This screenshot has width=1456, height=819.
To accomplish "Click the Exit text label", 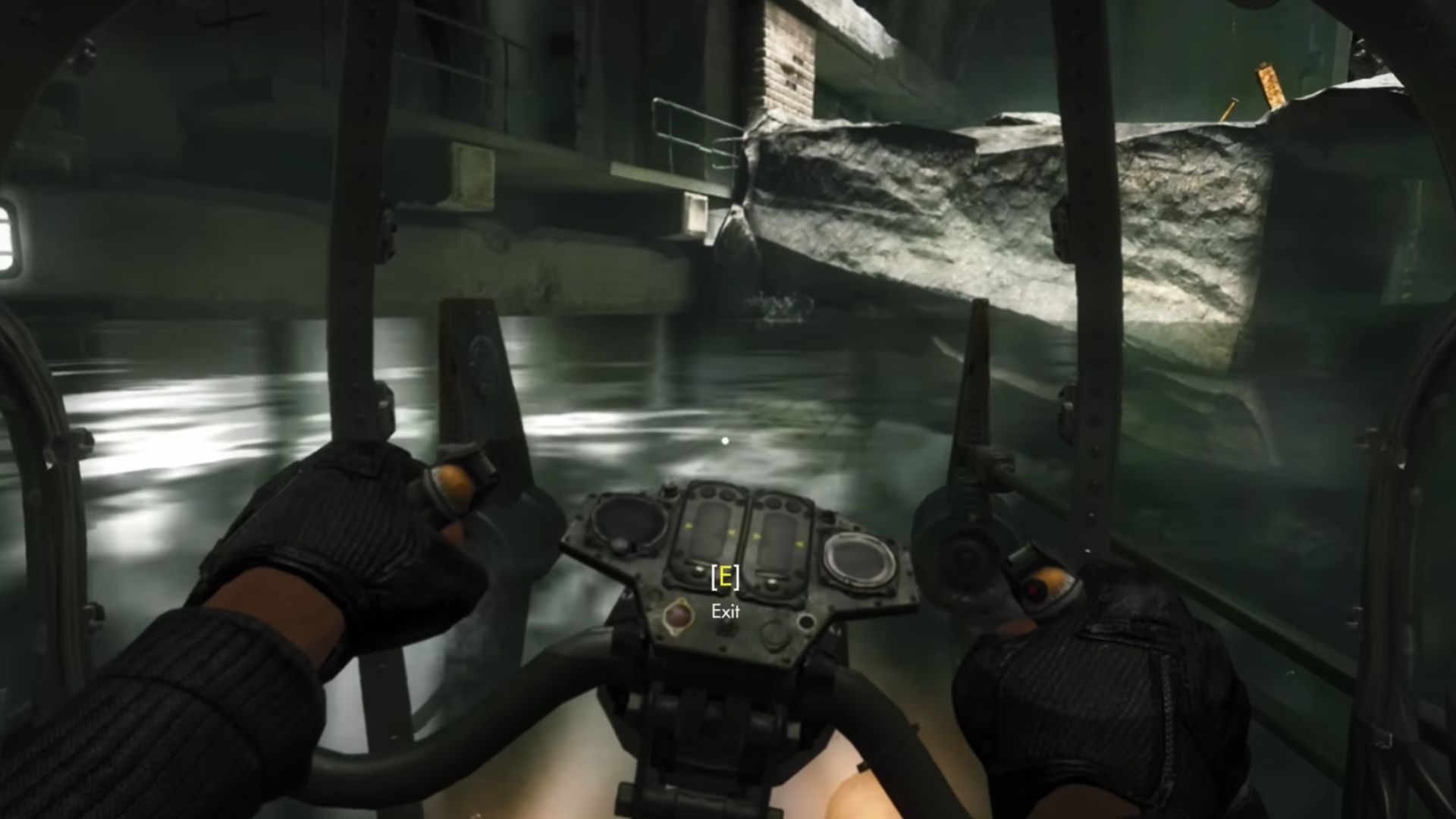I will coord(725,610).
